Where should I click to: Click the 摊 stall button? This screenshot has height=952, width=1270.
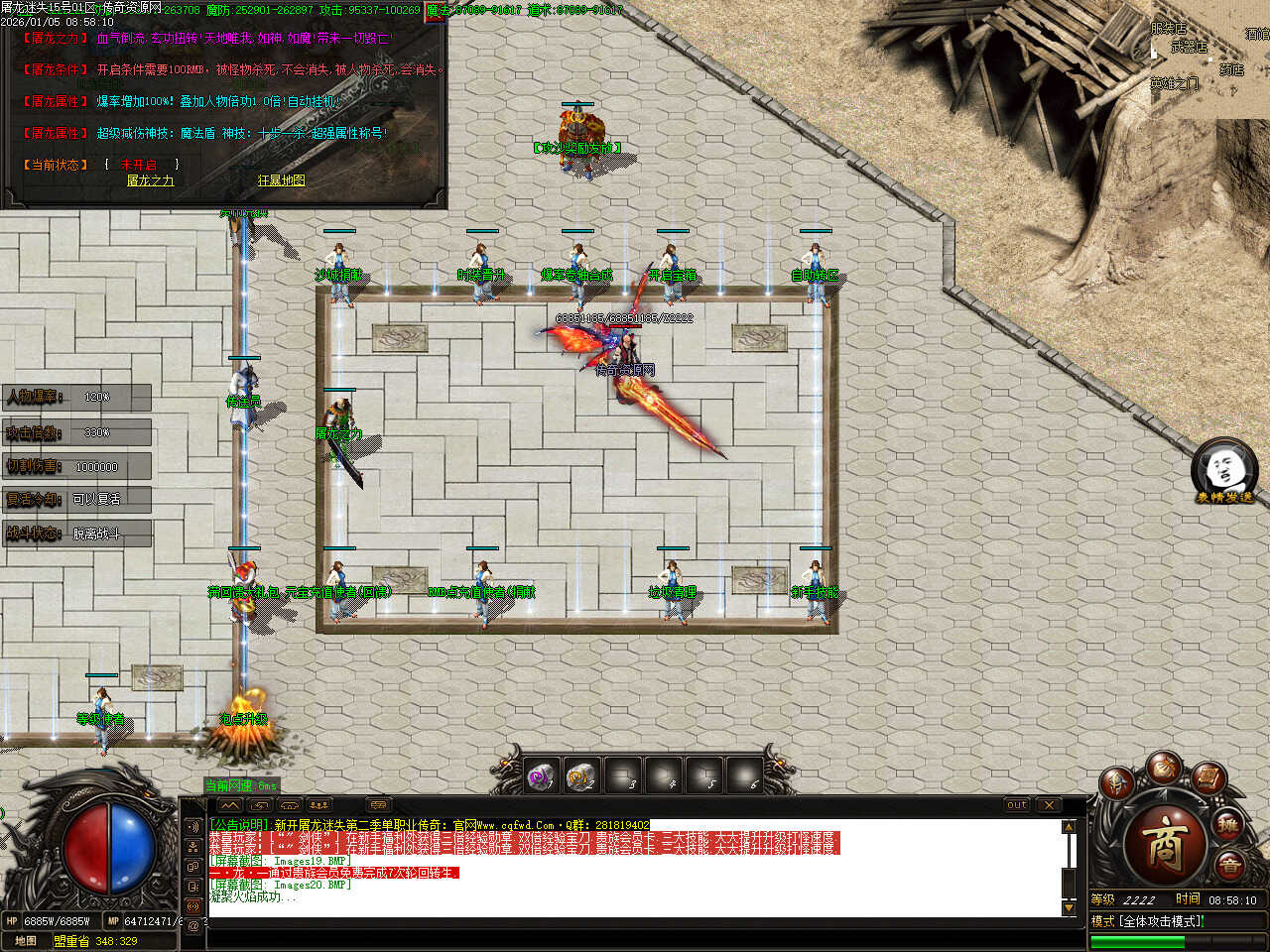click(x=1228, y=825)
